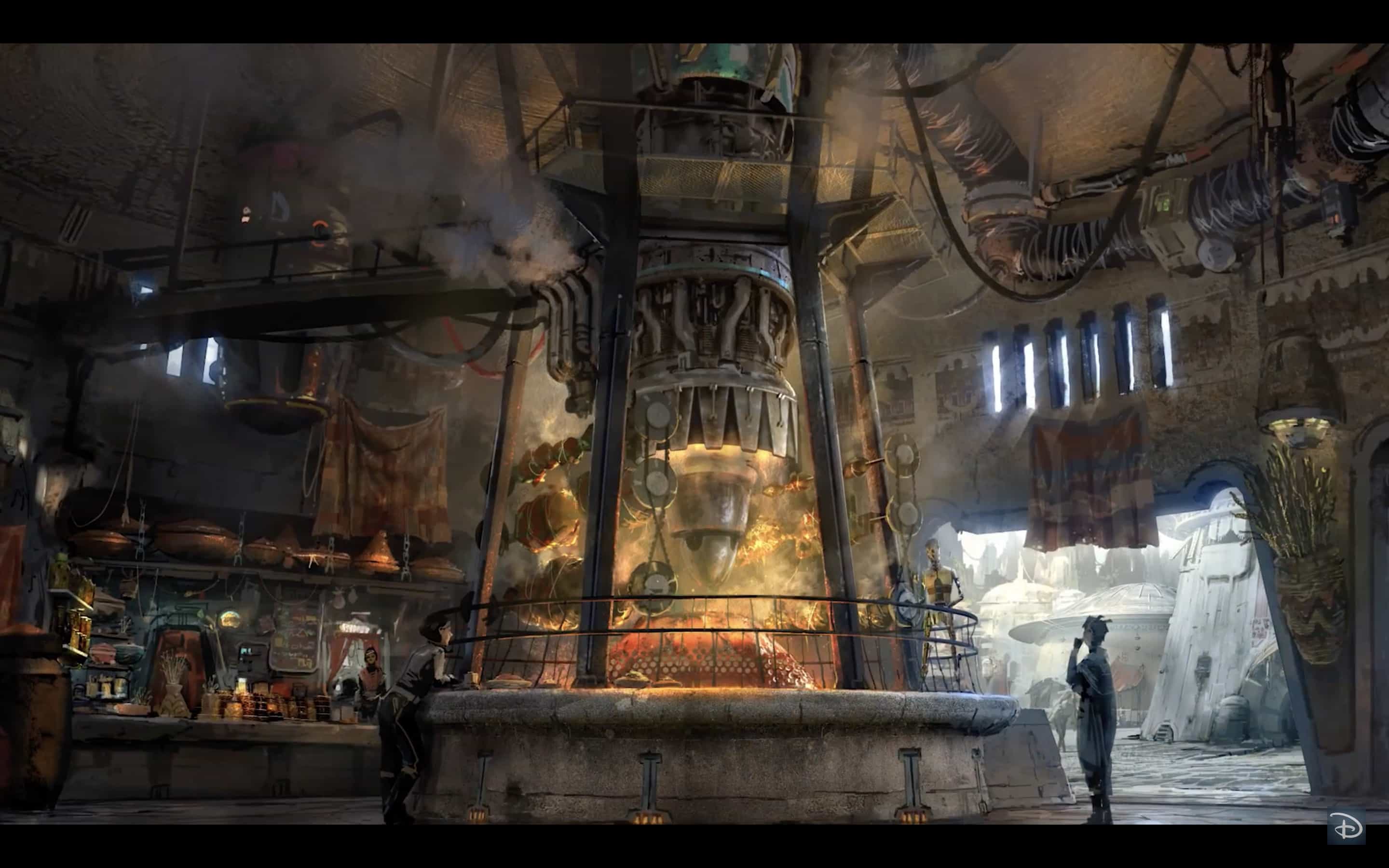Click the Disney channel watermark logo

(1346, 827)
